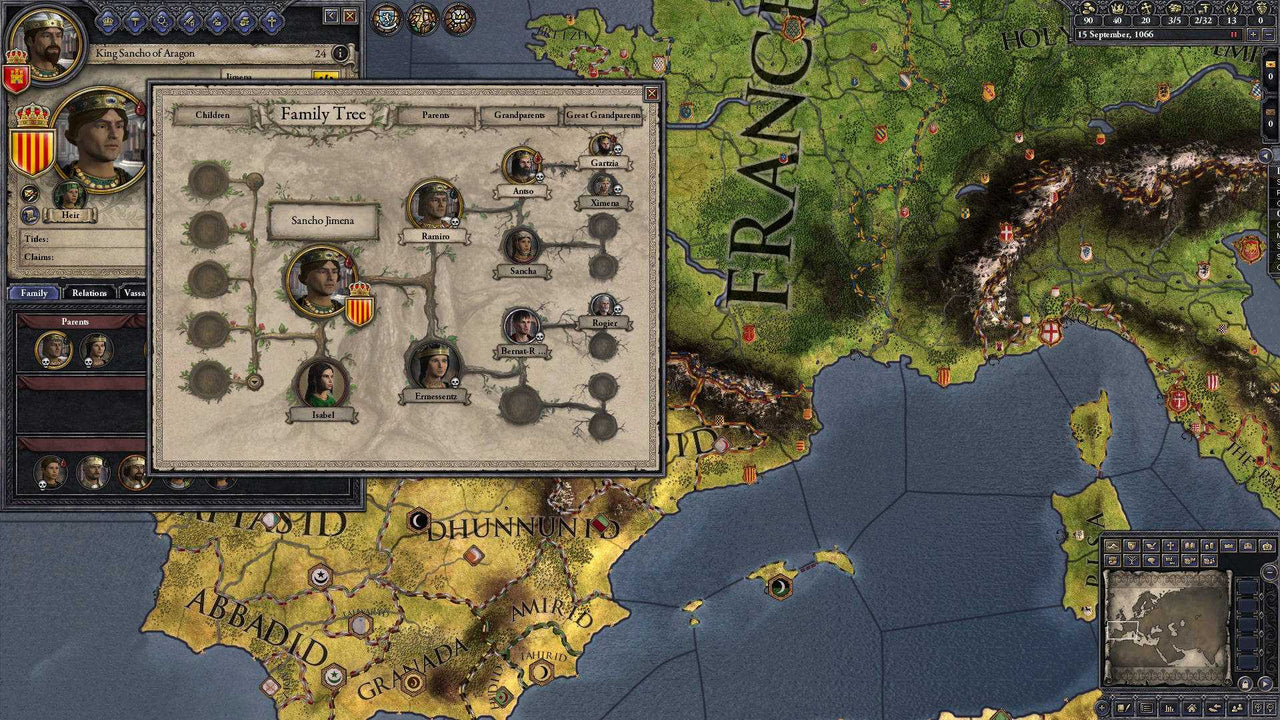Select the crown icon on the character action toolbar

tap(107, 22)
